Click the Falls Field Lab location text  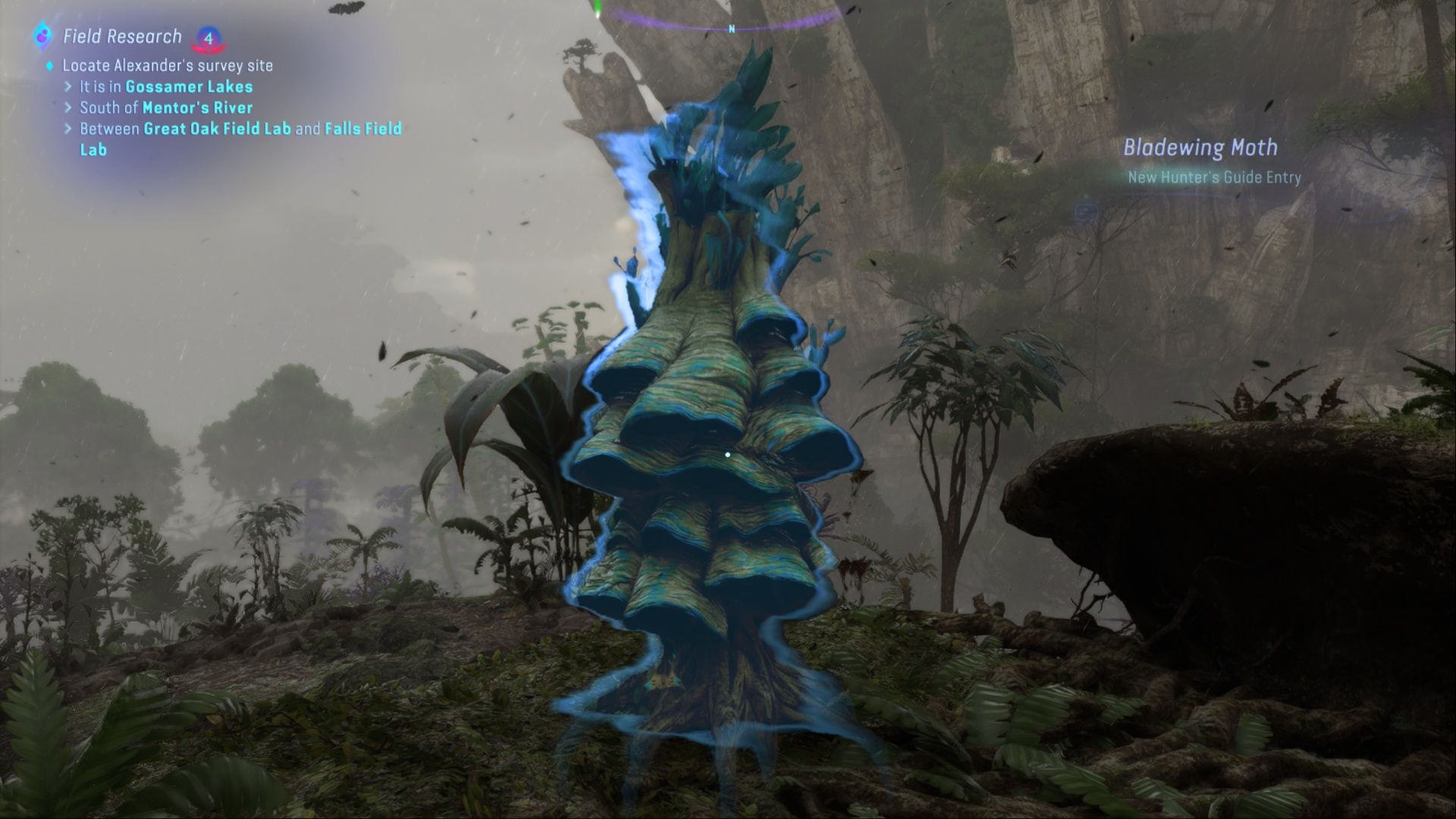pos(363,129)
